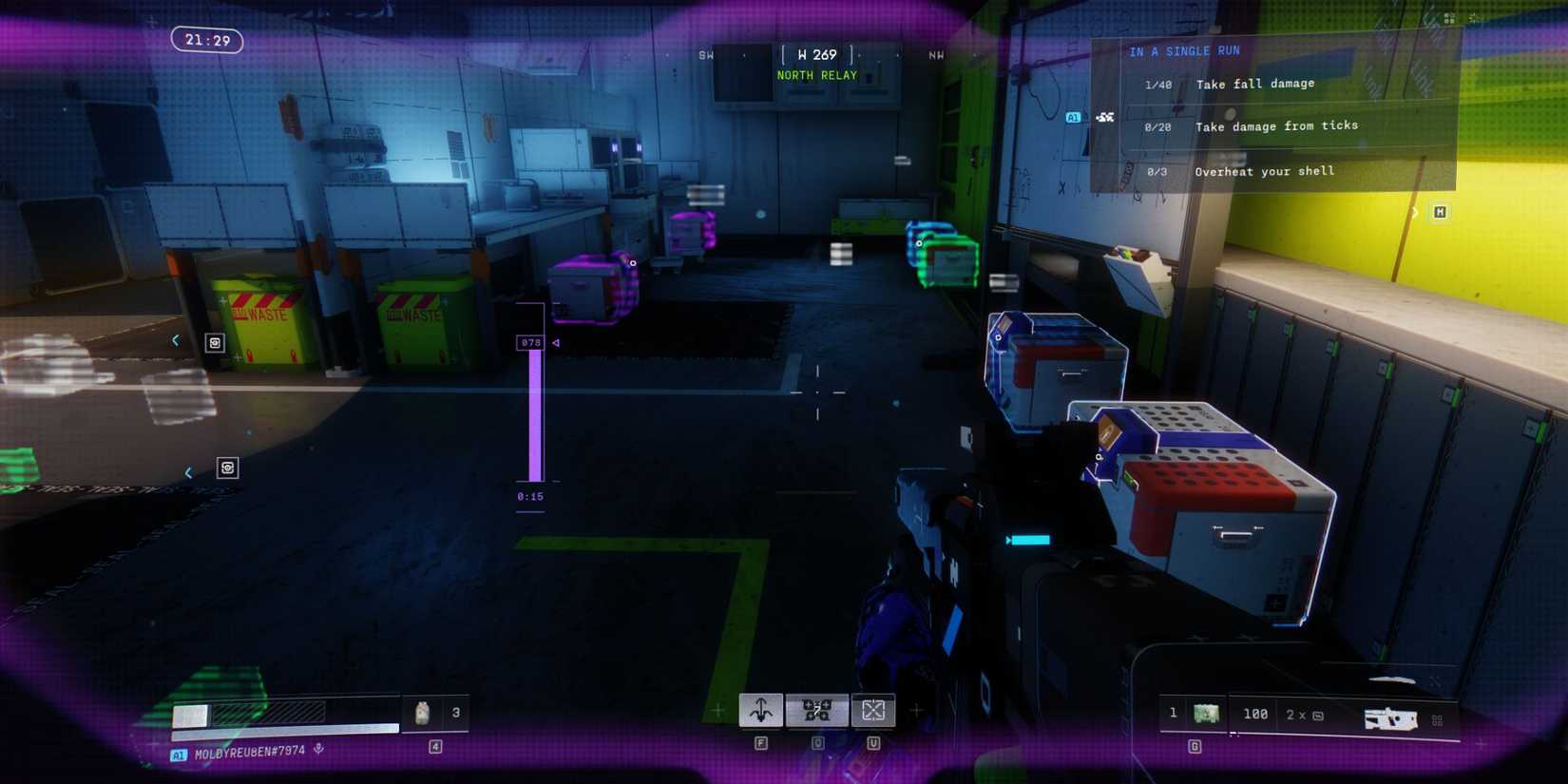Select the MOLDYREUBEN#7974 player nameplate
The image size is (1568, 784).
point(249,753)
